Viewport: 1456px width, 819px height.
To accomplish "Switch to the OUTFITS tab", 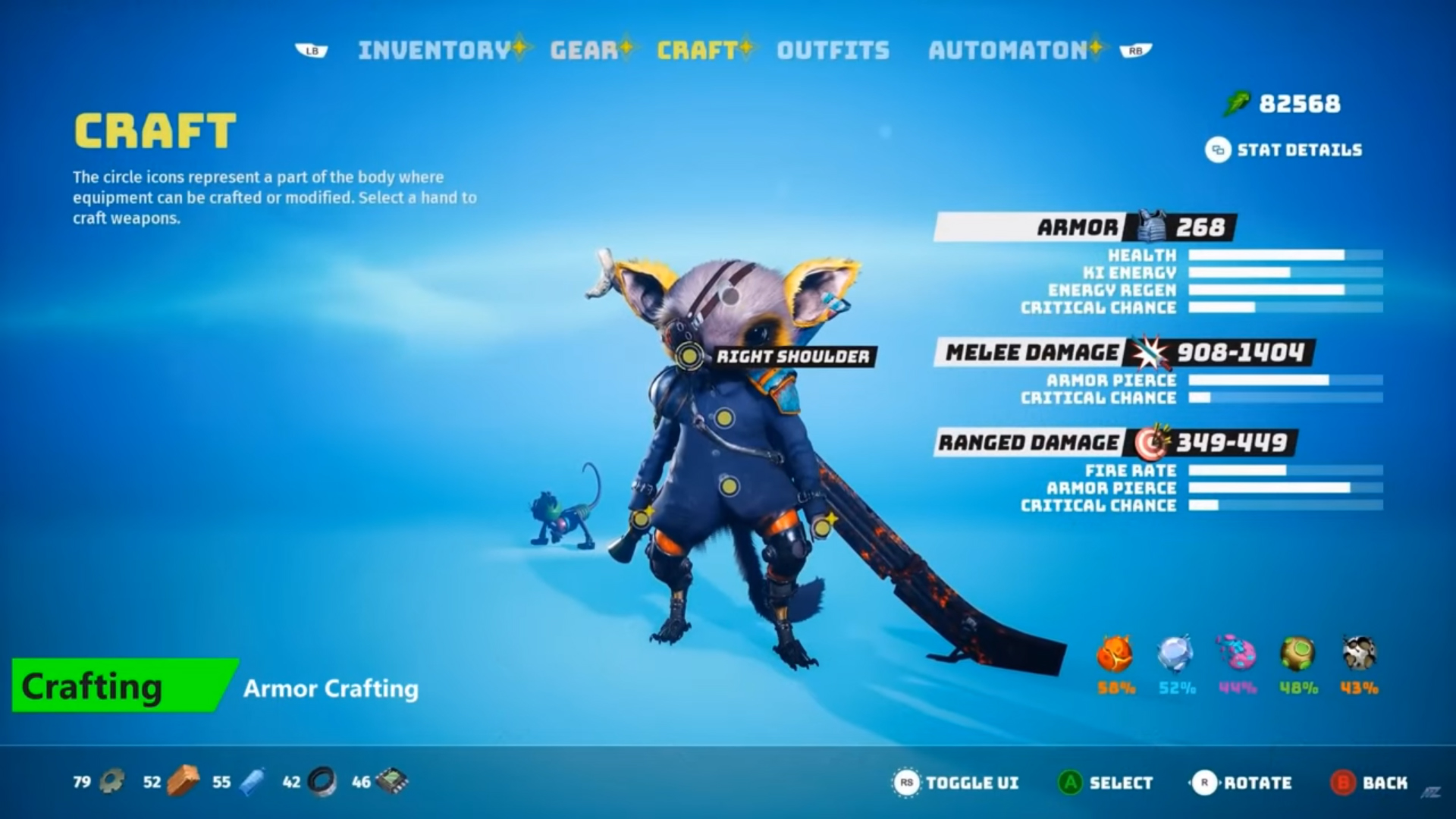I will point(832,50).
